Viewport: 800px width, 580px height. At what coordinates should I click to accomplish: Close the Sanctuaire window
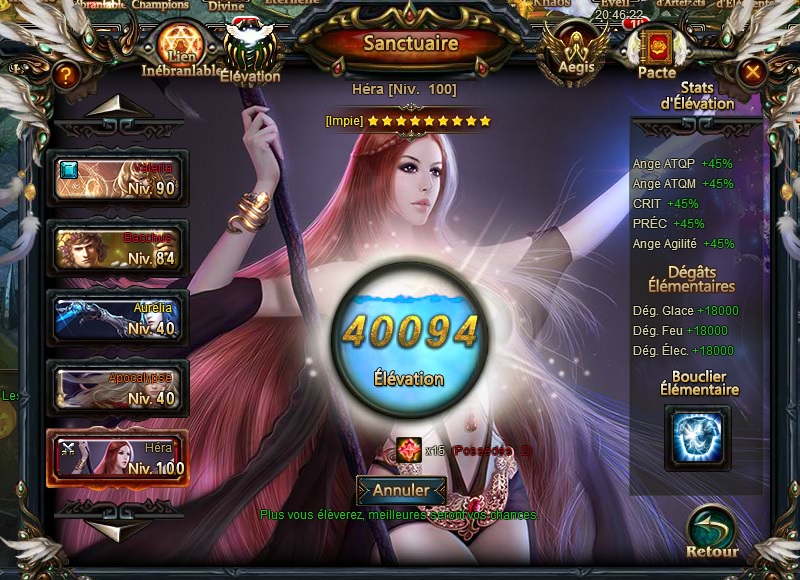point(752,71)
